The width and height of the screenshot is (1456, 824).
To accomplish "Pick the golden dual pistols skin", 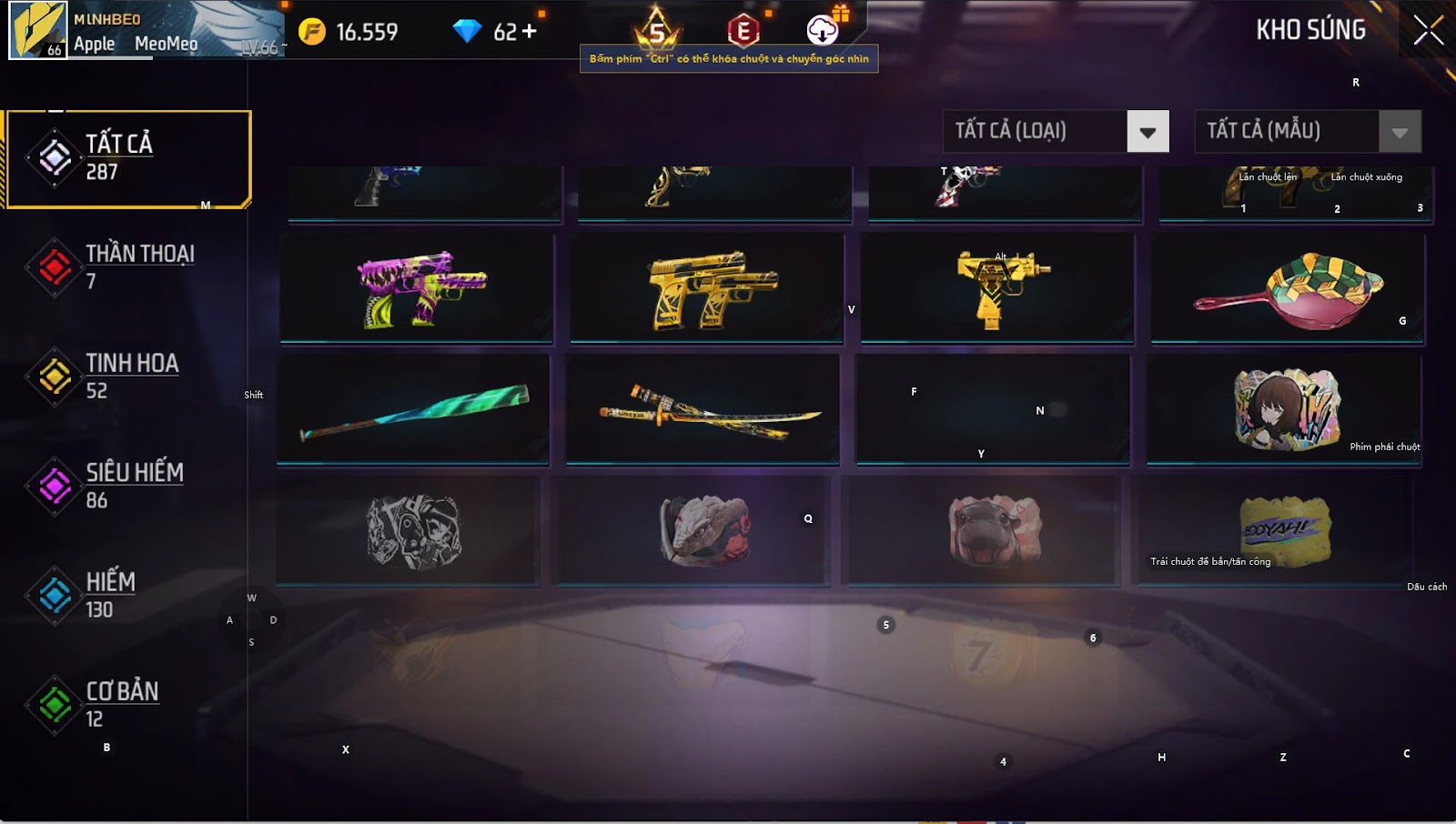I will click(708, 288).
